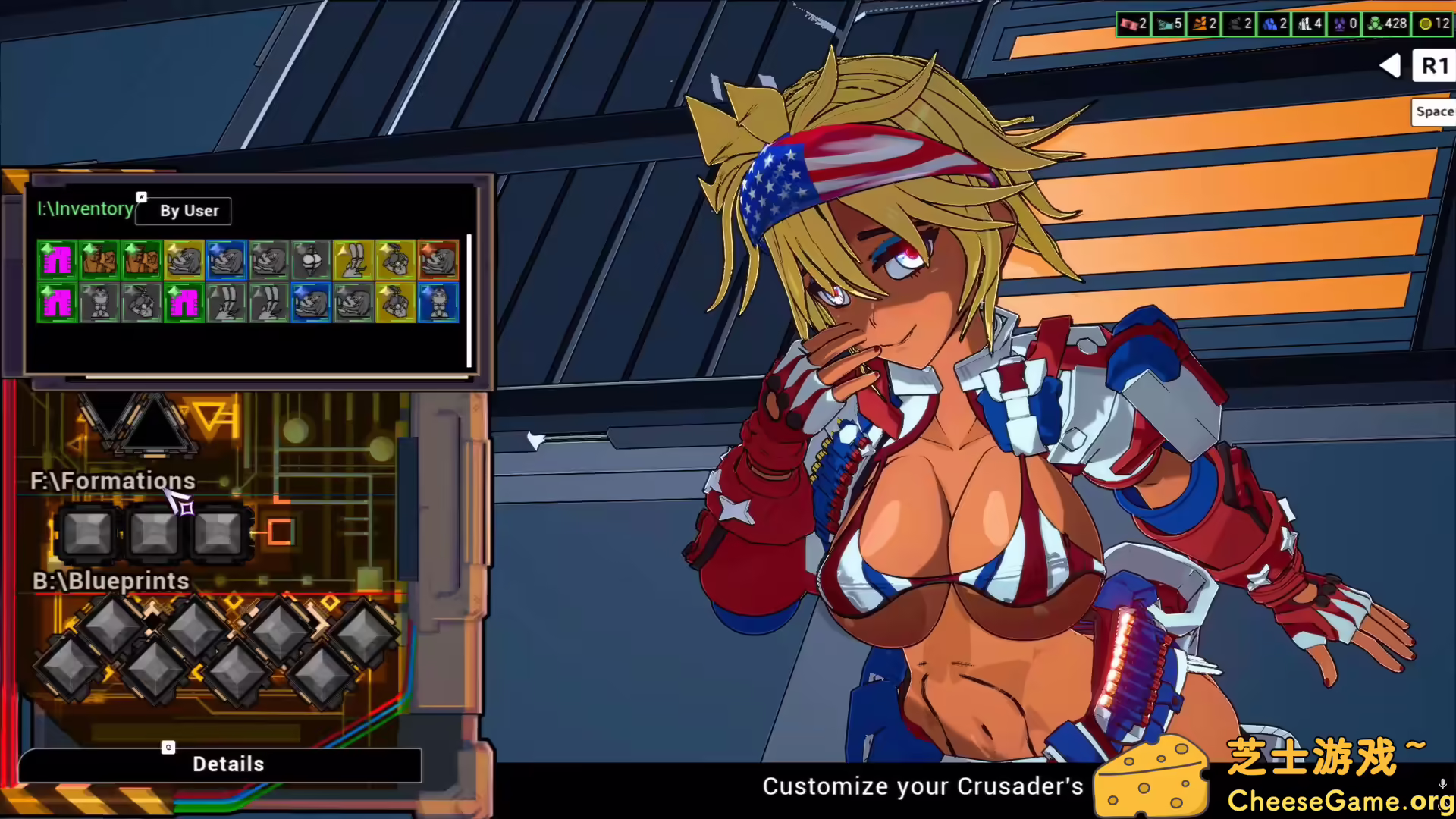Select the orange legendary item in top row
The height and width of the screenshot is (819, 1456).
coord(438,259)
